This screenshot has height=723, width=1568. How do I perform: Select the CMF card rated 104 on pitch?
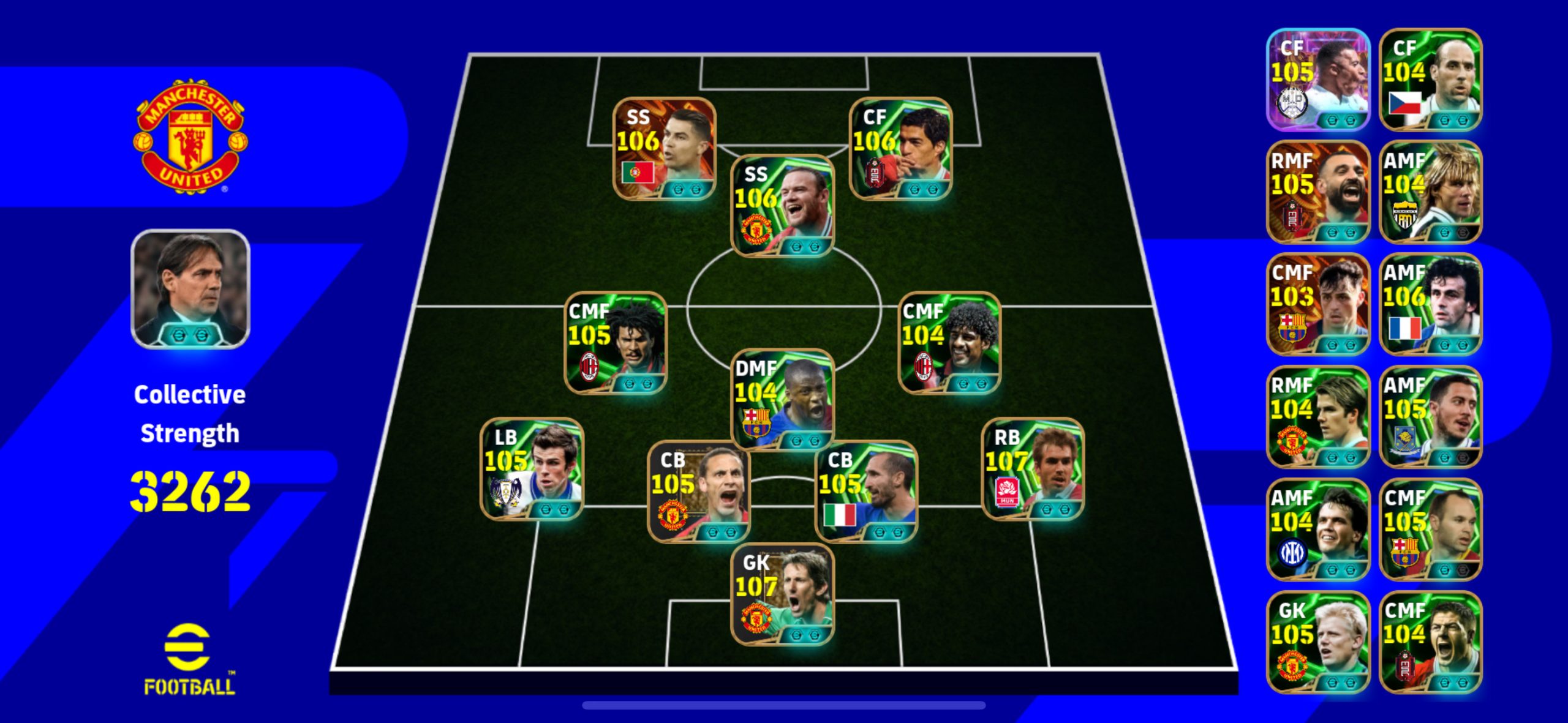[x=949, y=343]
